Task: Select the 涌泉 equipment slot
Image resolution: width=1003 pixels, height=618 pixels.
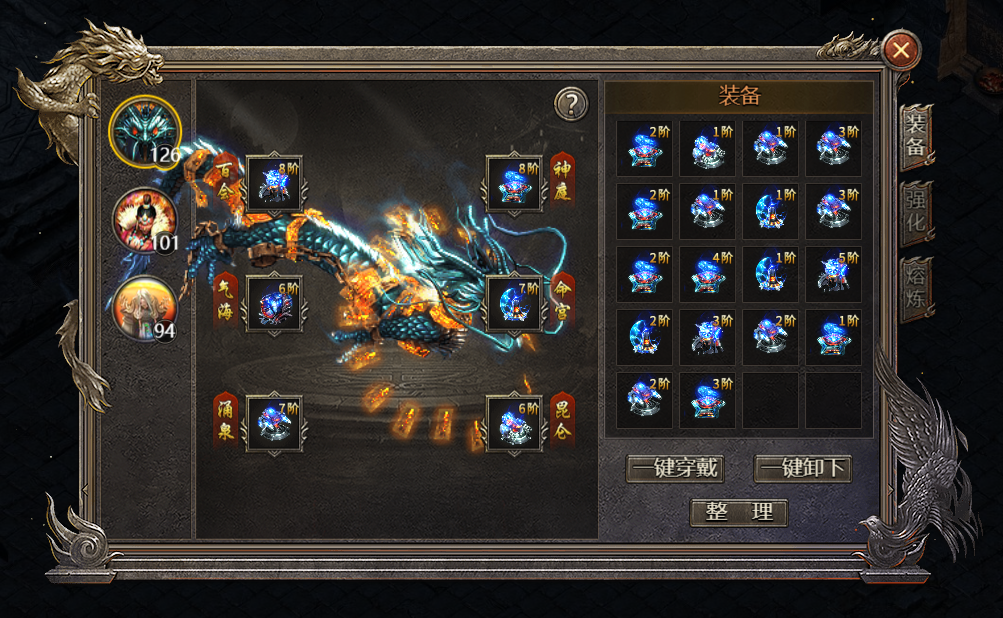Action: tap(274, 424)
